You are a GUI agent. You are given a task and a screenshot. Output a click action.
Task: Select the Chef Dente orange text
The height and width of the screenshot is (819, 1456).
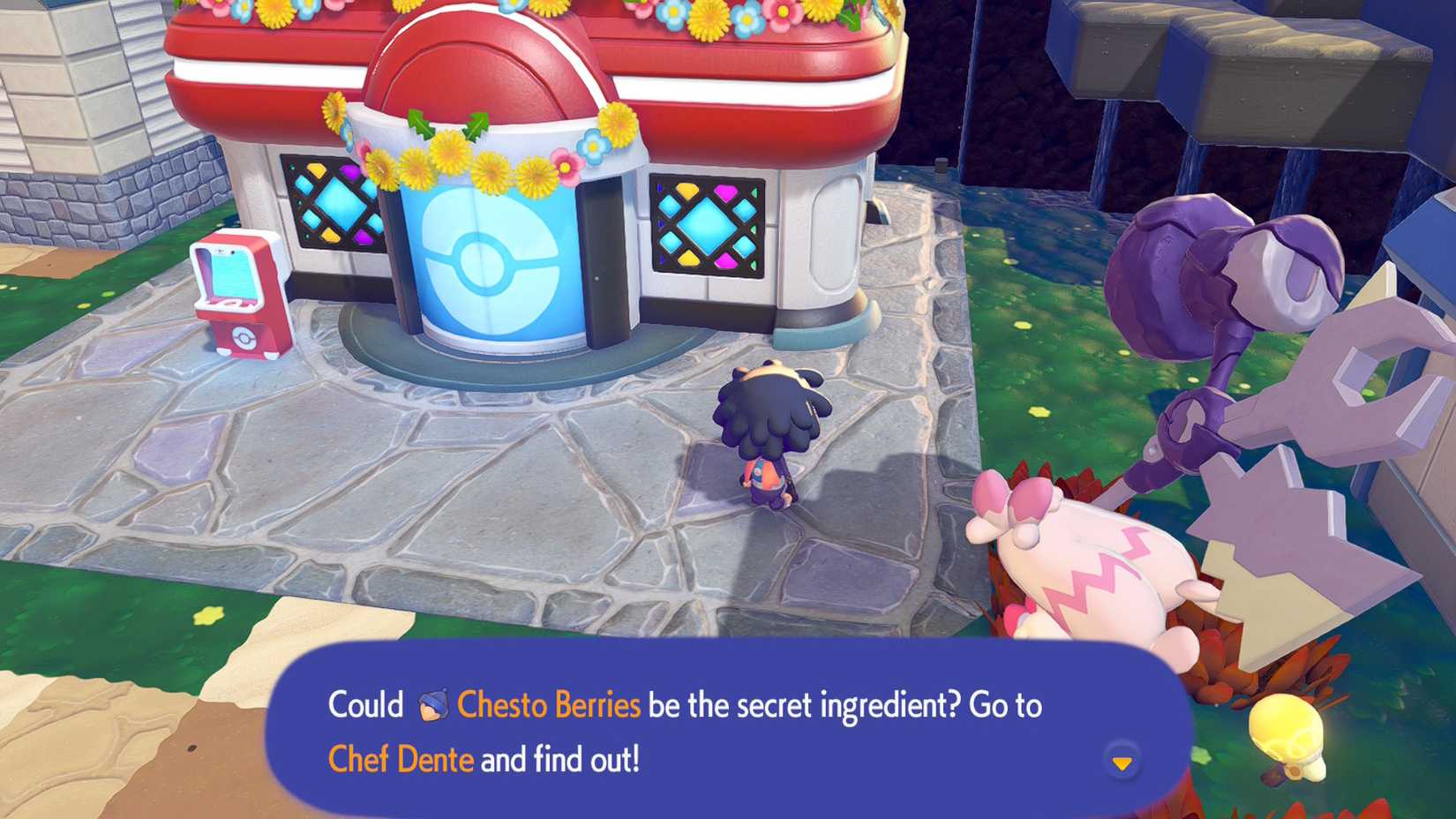pos(402,757)
